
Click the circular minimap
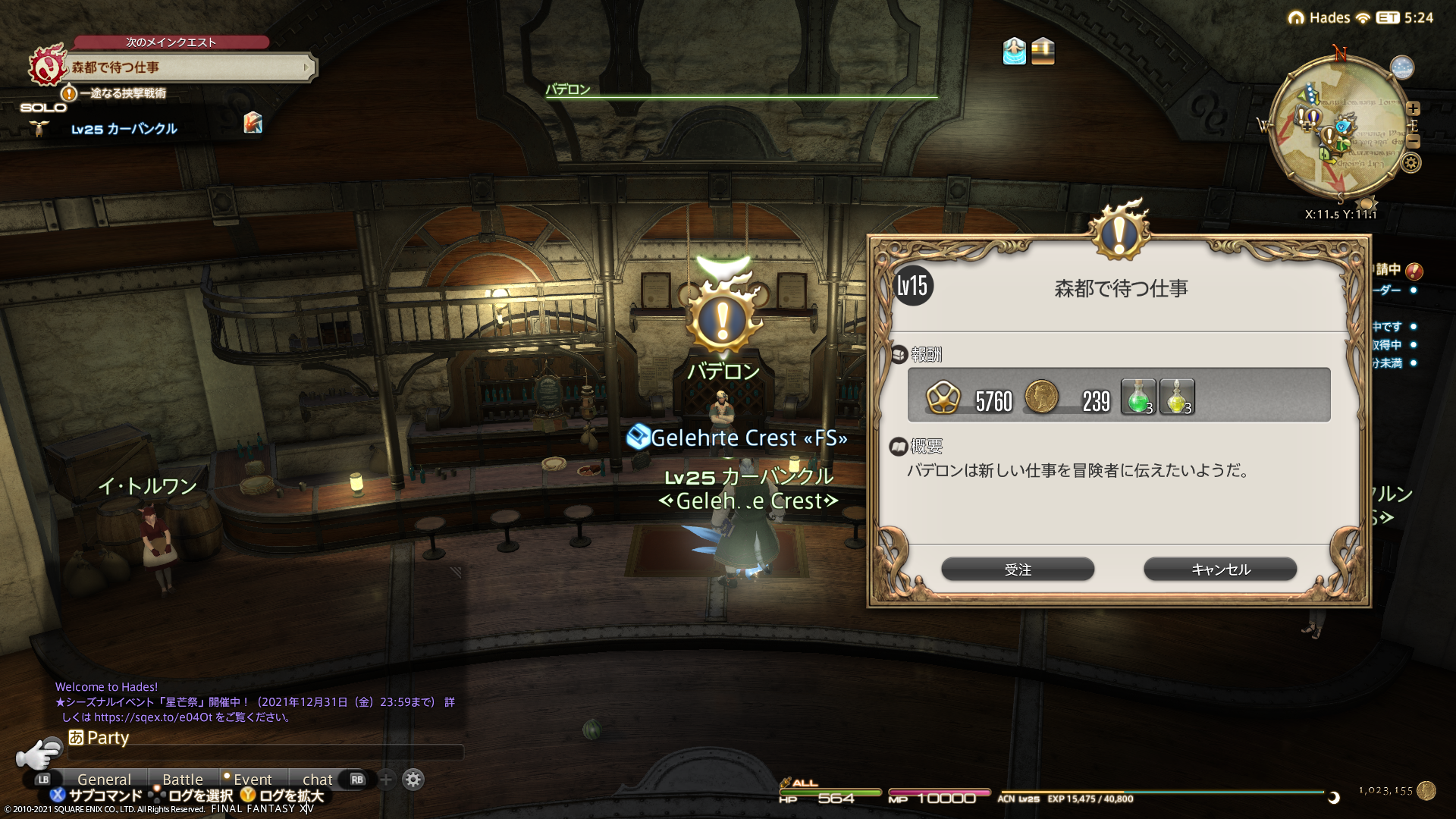[x=1338, y=129]
